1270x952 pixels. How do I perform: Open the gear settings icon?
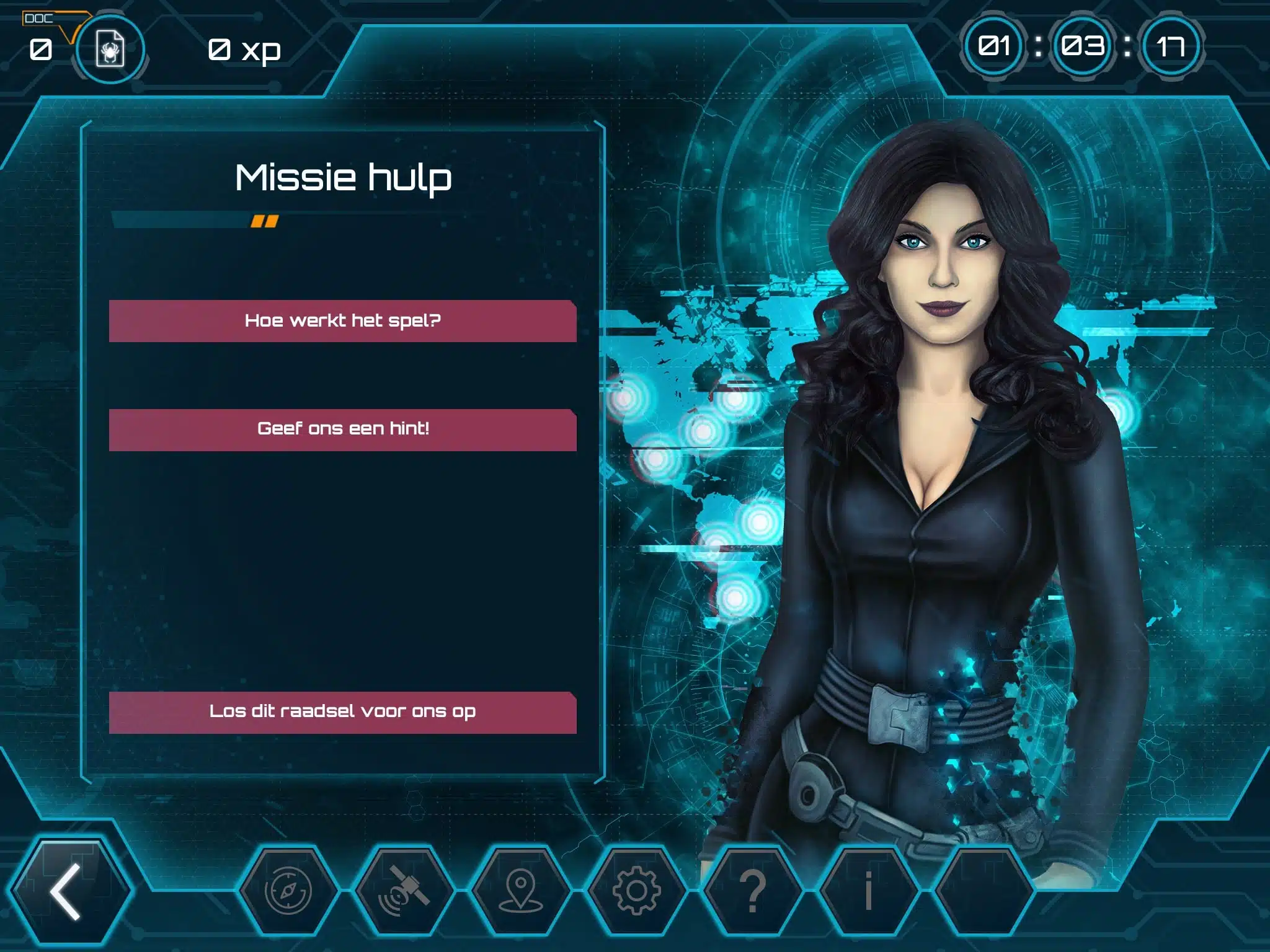(636, 891)
